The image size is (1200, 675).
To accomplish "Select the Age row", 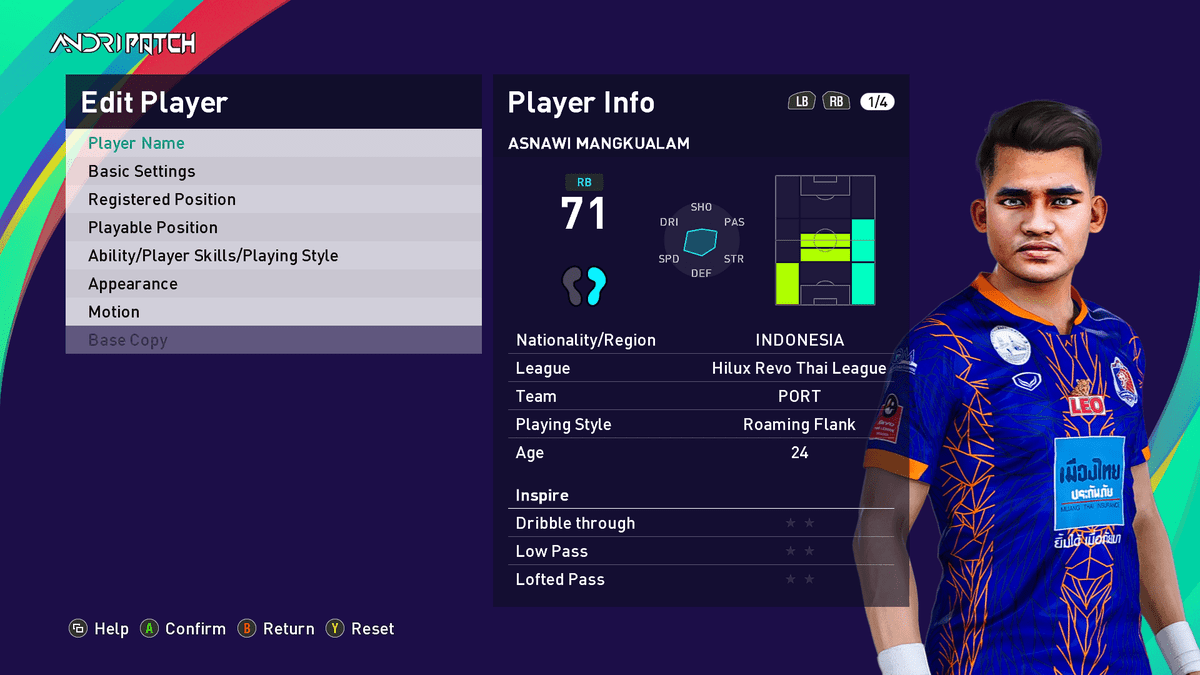I will 700,452.
